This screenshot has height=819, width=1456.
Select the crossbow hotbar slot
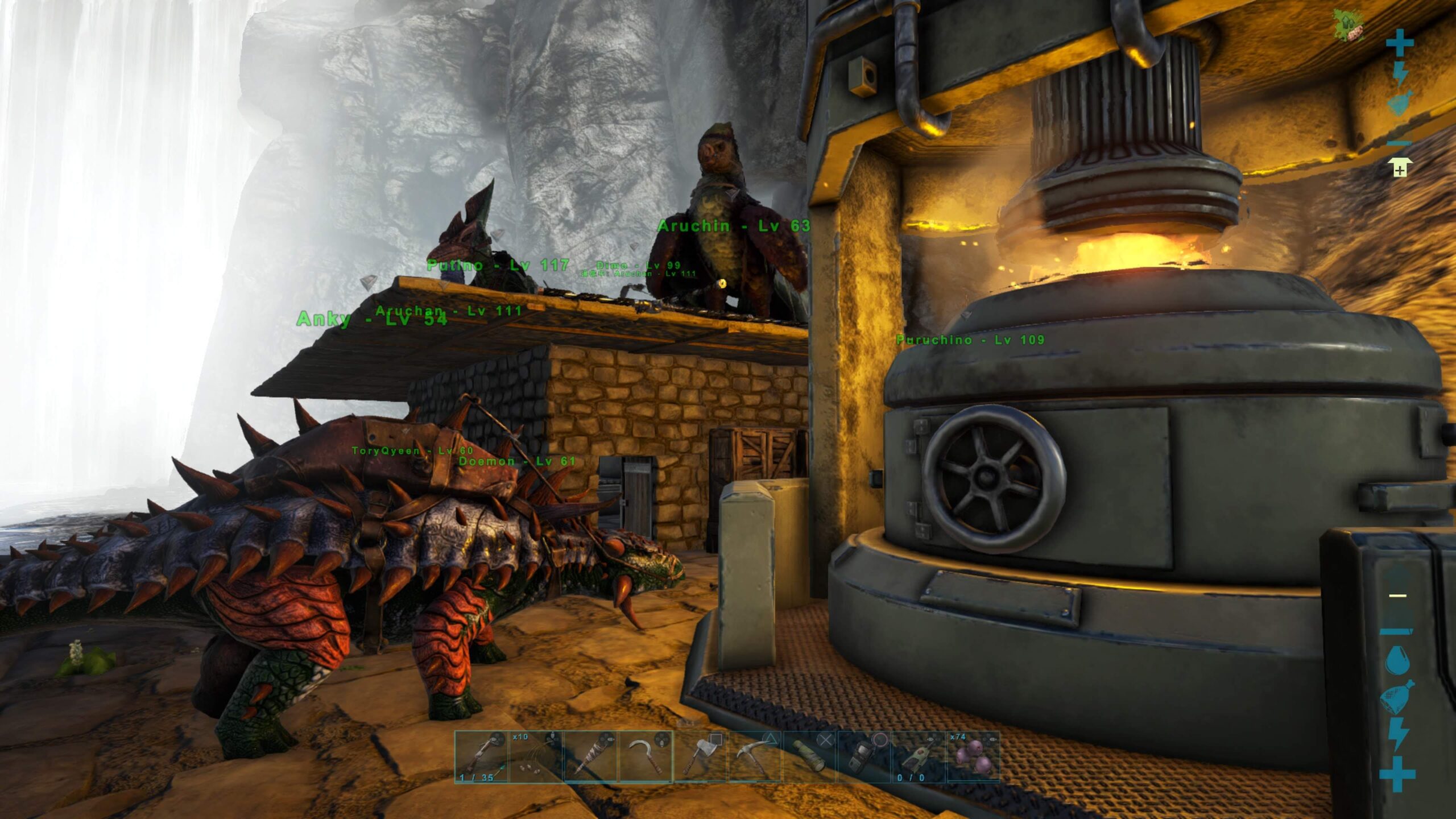point(481,756)
